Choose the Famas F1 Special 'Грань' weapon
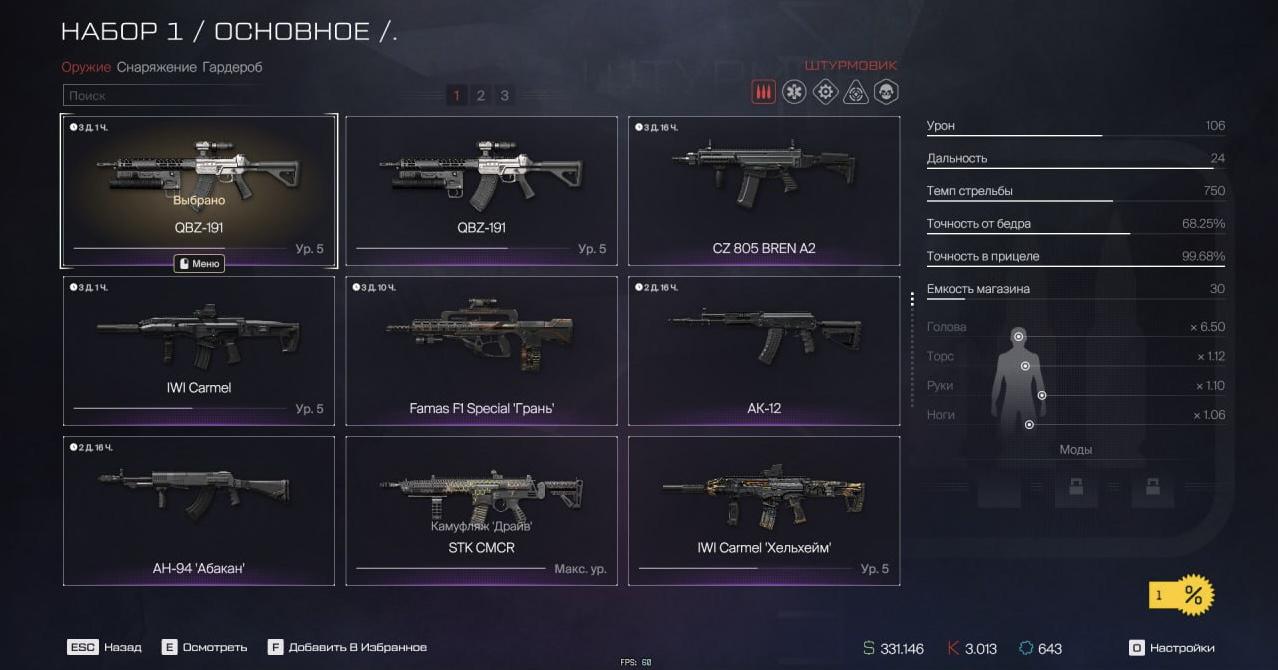The image size is (1278, 670). tap(481, 350)
